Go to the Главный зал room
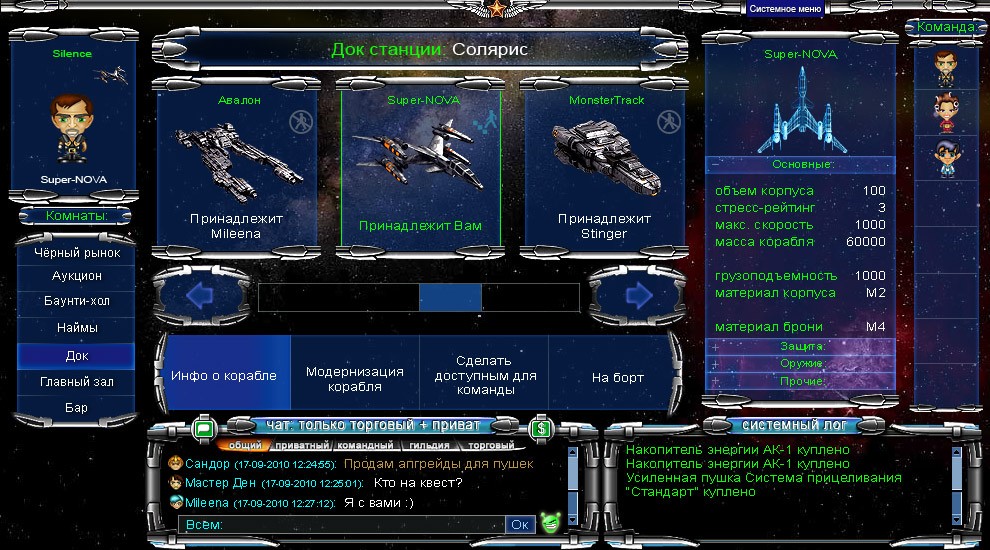The width and height of the screenshot is (990, 550). click(77, 381)
